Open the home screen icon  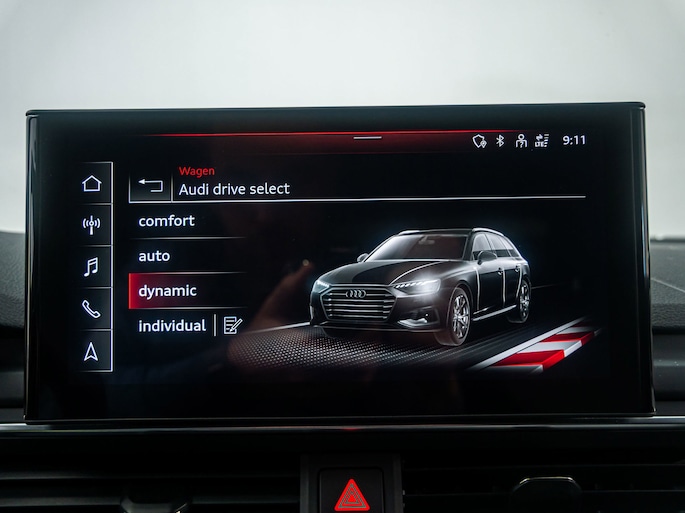(92, 183)
